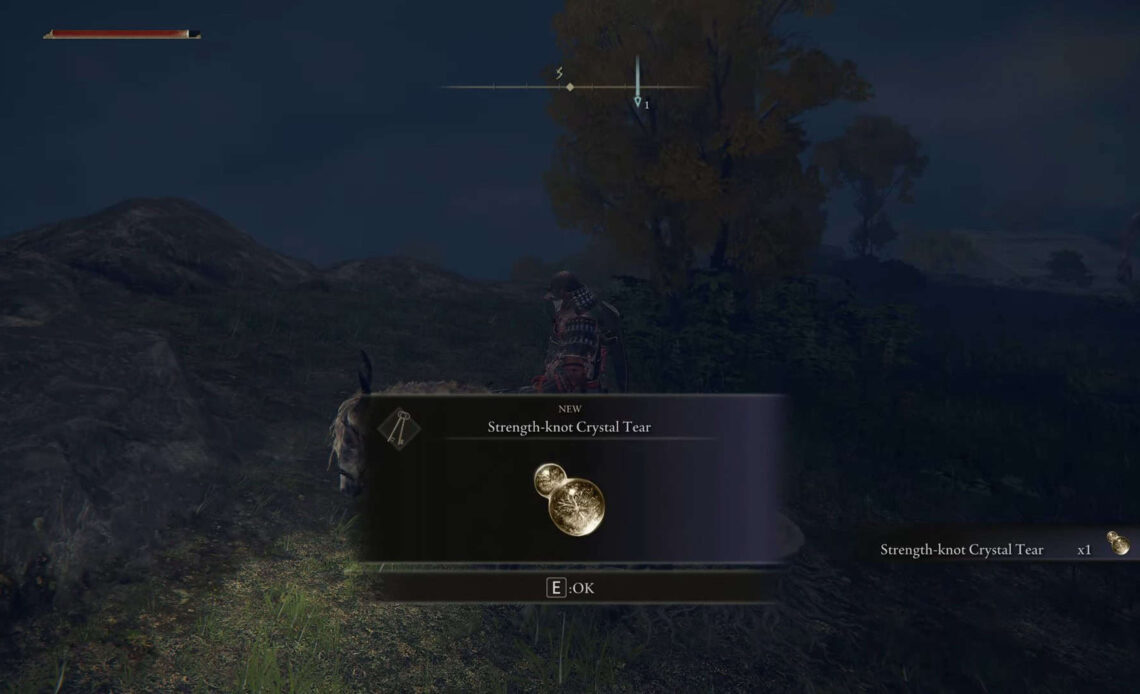Screen dimensions: 1140x694
Task: Confirm the OK prompt bar
Action: pyautogui.click(x=570, y=588)
